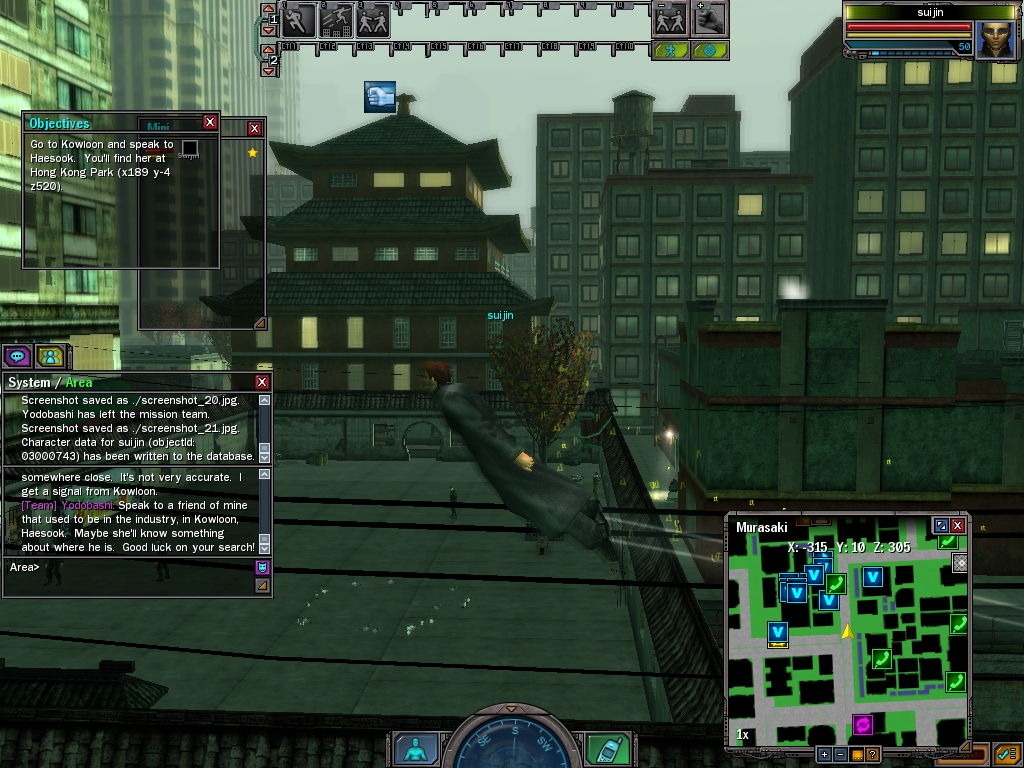Toggle the map's blue resize button
The height and width of the screenshot is (768, 1024).
(940, 525)
